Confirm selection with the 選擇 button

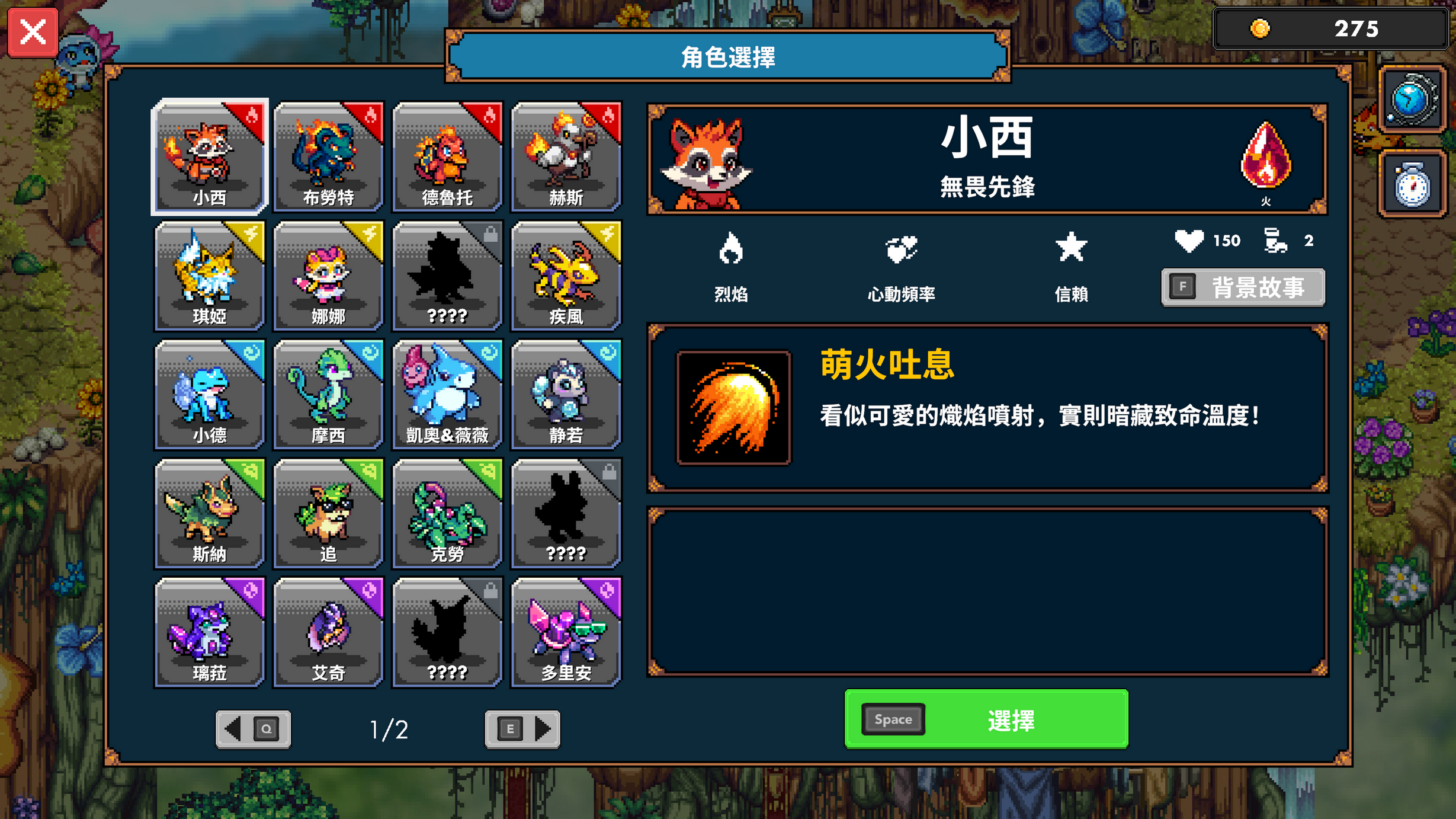click(x=985, y=720)
